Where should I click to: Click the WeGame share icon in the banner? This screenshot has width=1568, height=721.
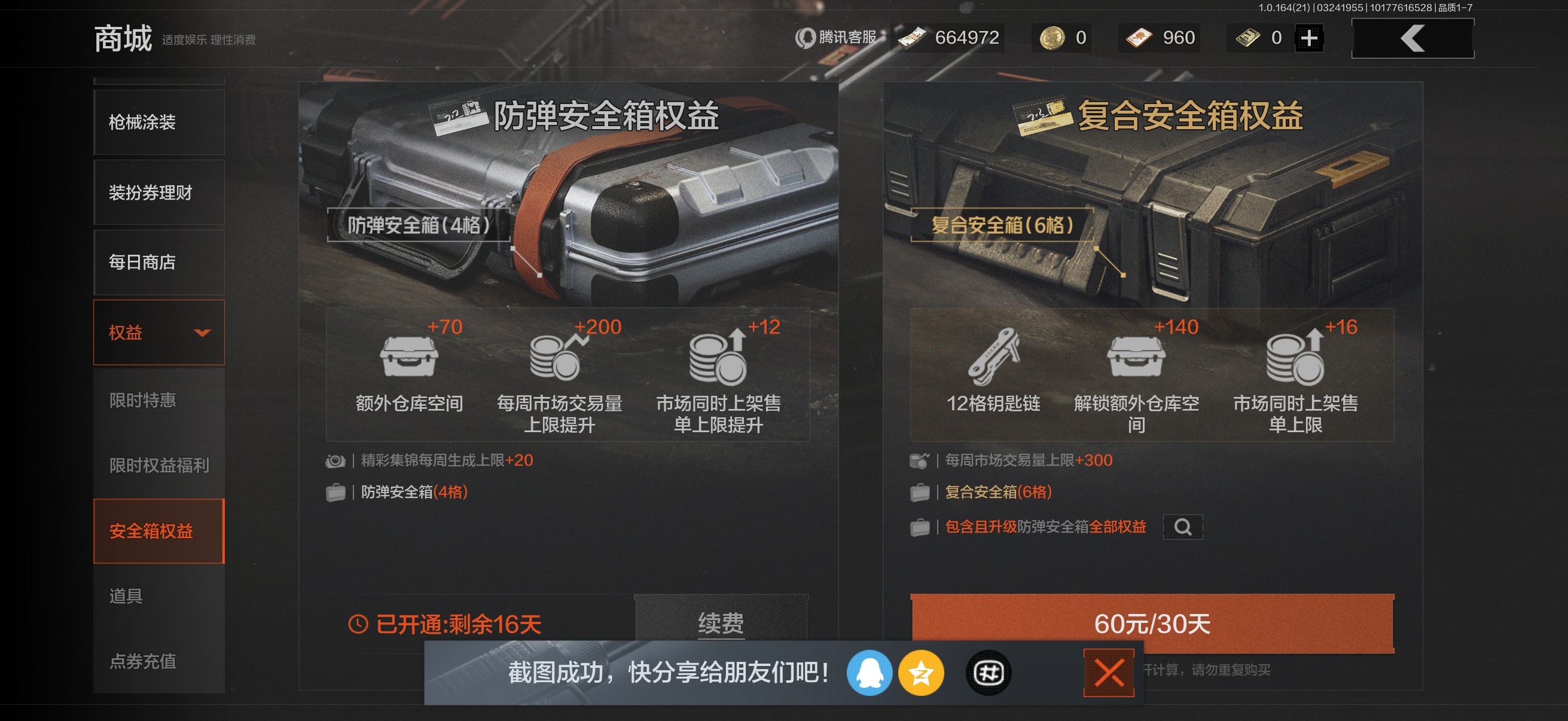click(x=988, y=673)
